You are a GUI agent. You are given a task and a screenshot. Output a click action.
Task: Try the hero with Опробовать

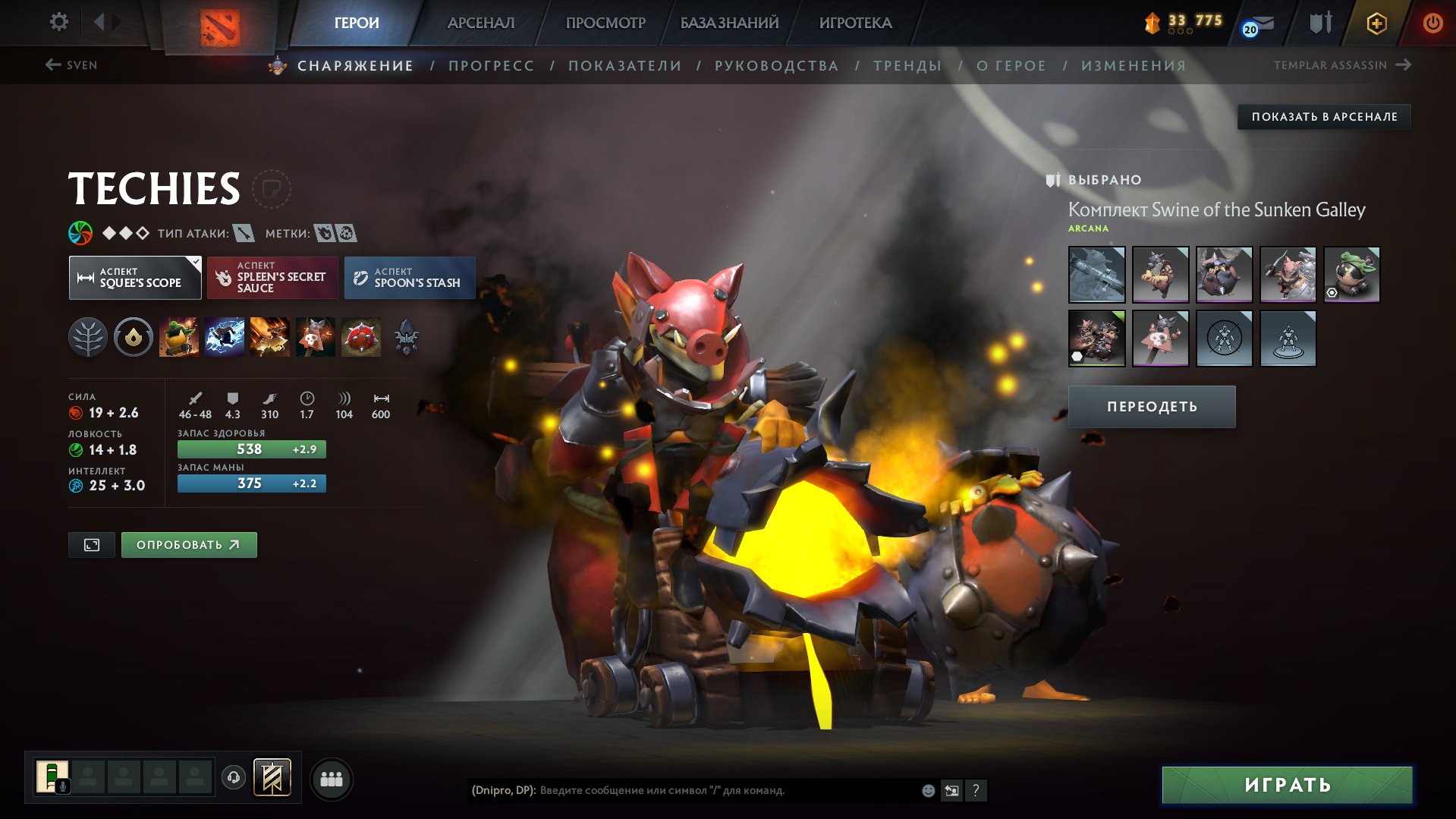click(189, 545)
